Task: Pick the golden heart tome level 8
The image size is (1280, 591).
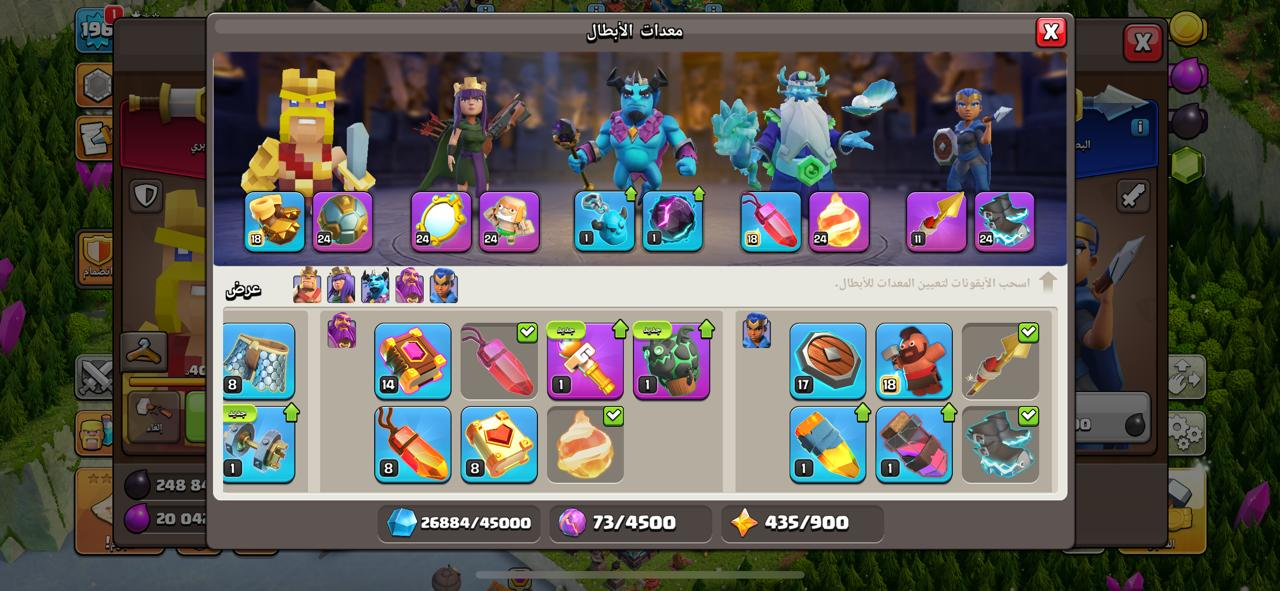Action: pyautogui.click(x=499, y=444)
